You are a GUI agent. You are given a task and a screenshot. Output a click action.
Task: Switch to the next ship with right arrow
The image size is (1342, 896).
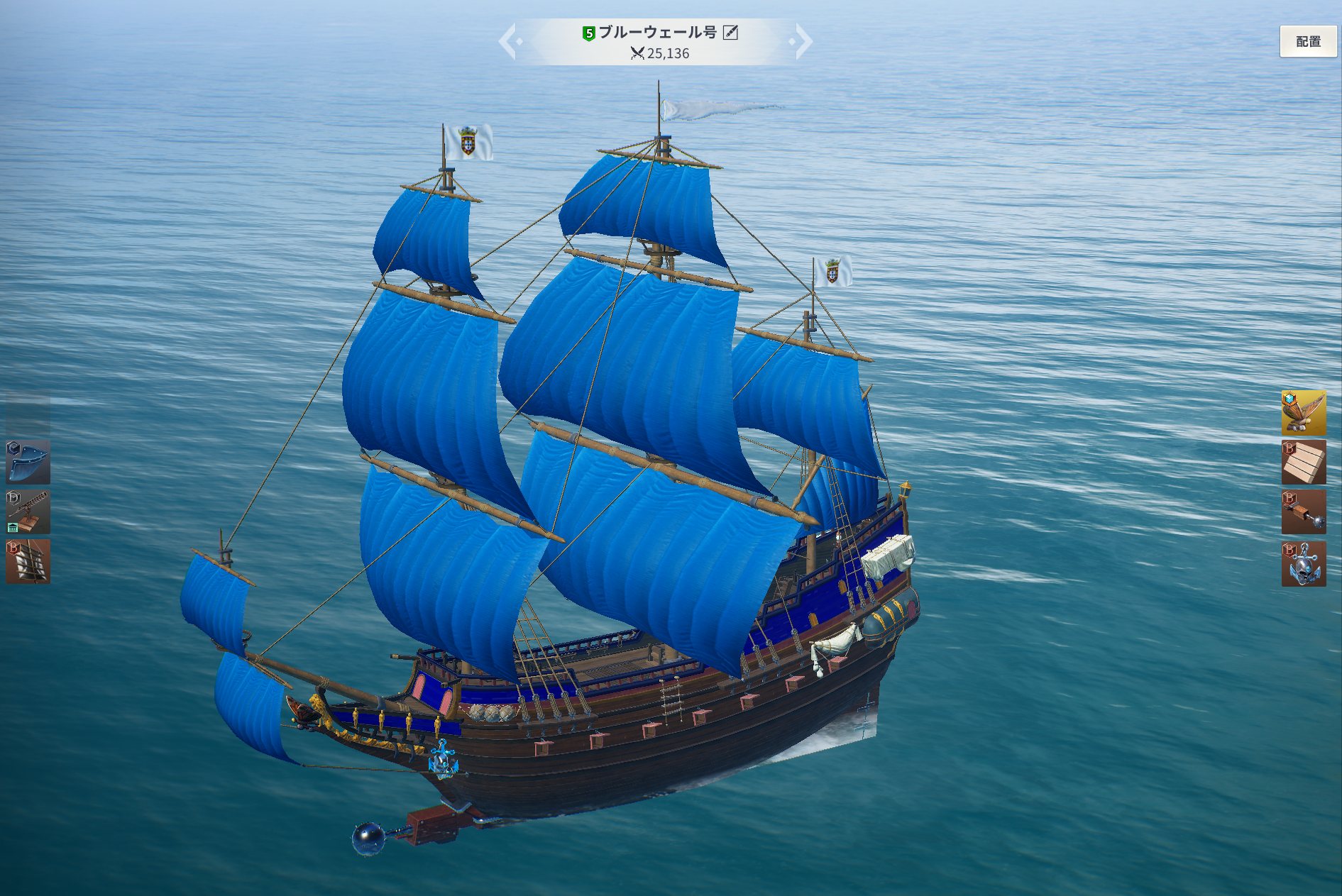tap(802, 41)
